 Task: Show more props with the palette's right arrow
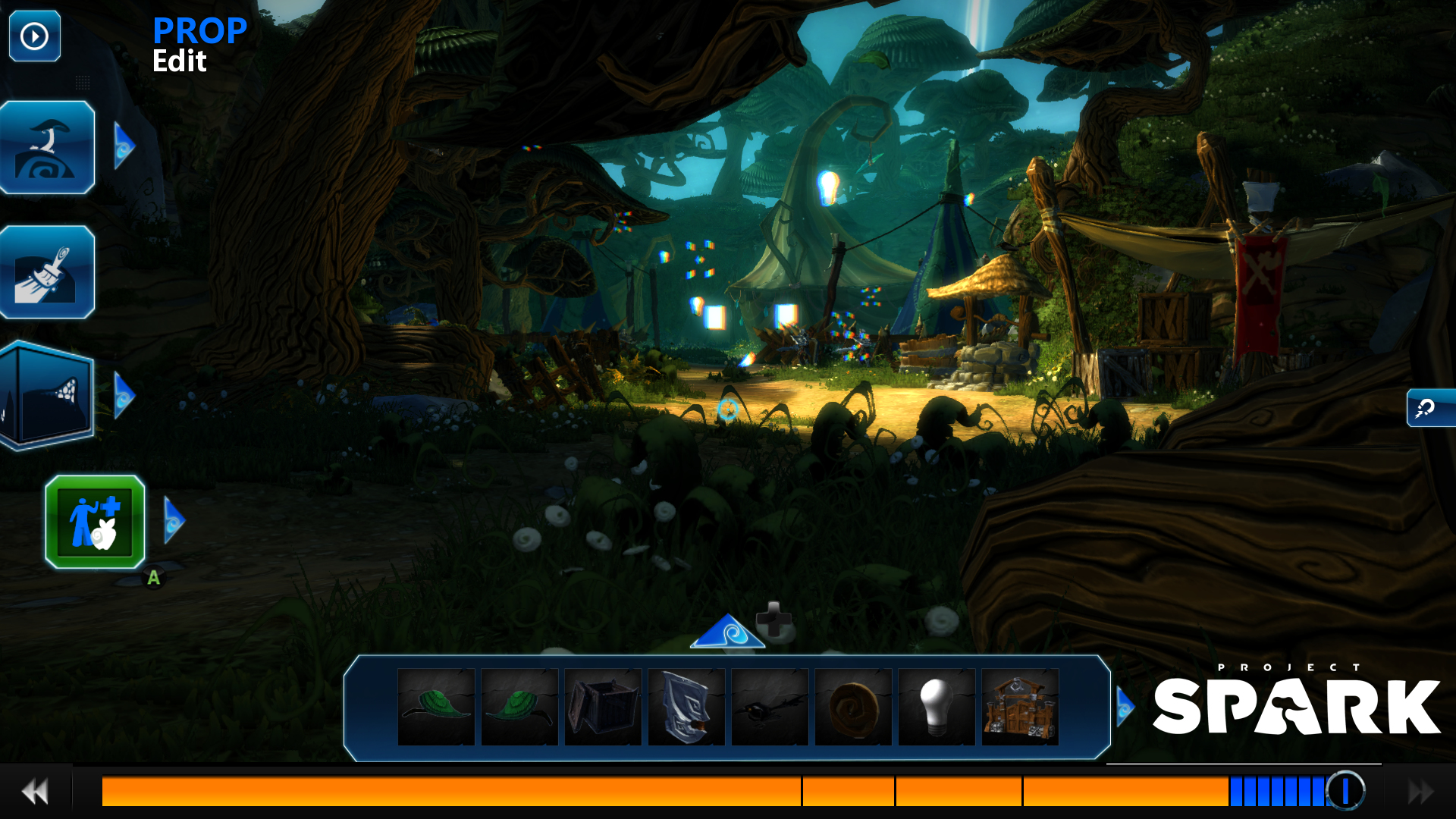tap(1125, 707)
